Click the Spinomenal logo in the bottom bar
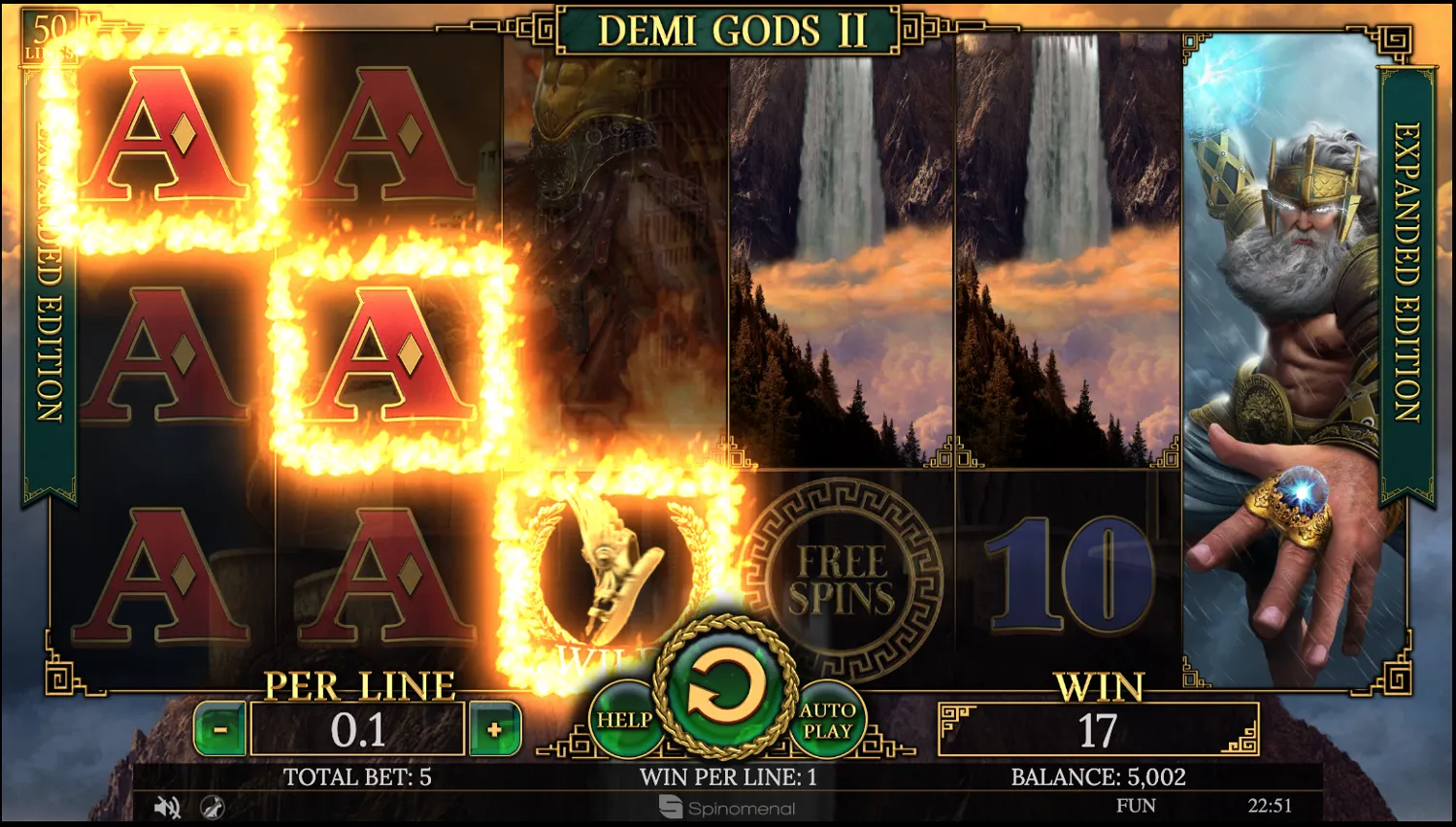Screen dimensions: 1456x827 pyautogui.click(x=726, y=808)
